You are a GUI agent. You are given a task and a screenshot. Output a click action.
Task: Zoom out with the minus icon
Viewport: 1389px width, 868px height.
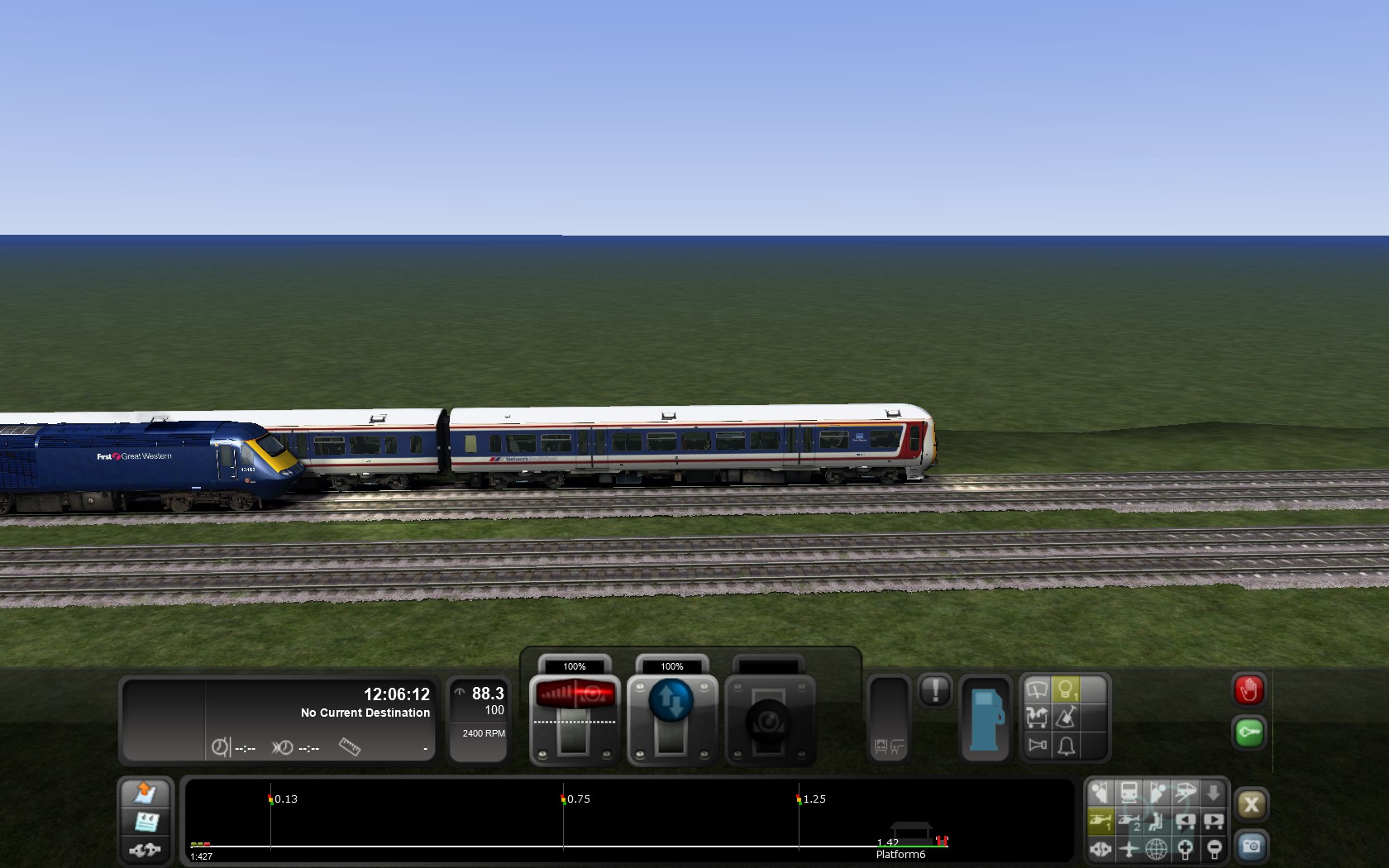[1214, 848]
